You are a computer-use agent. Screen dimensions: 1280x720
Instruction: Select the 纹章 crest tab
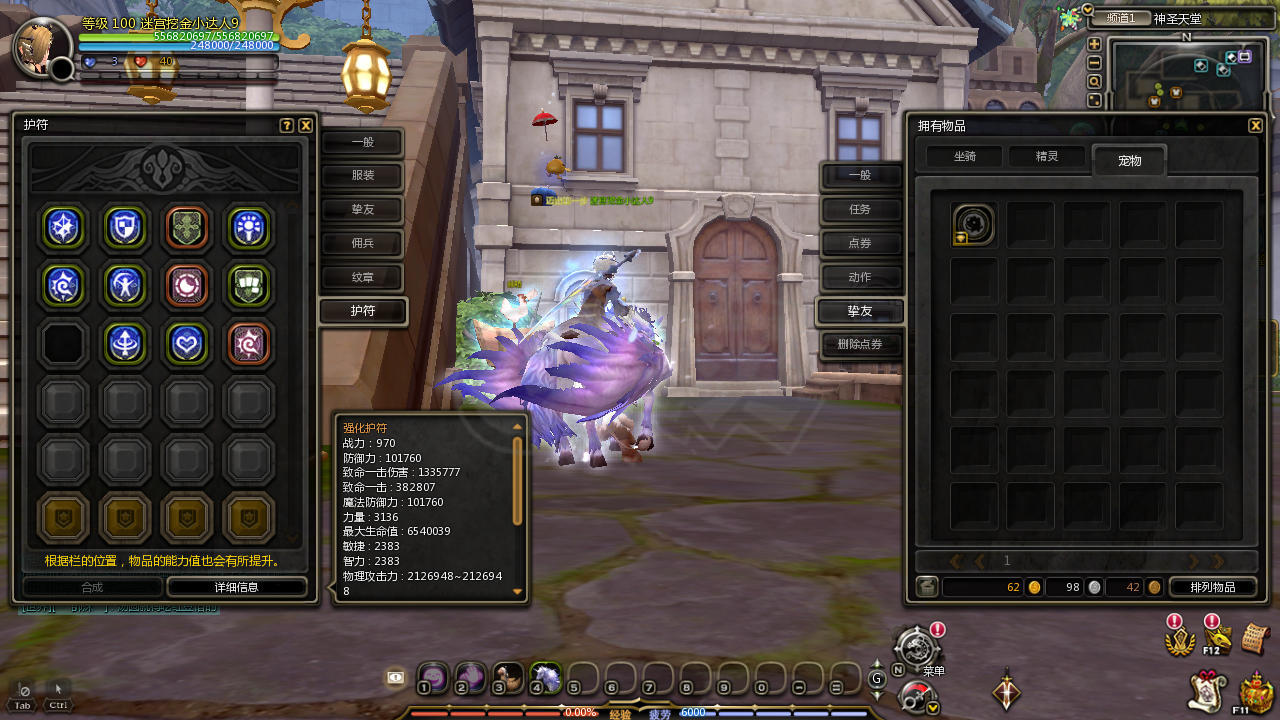(362, 277)
